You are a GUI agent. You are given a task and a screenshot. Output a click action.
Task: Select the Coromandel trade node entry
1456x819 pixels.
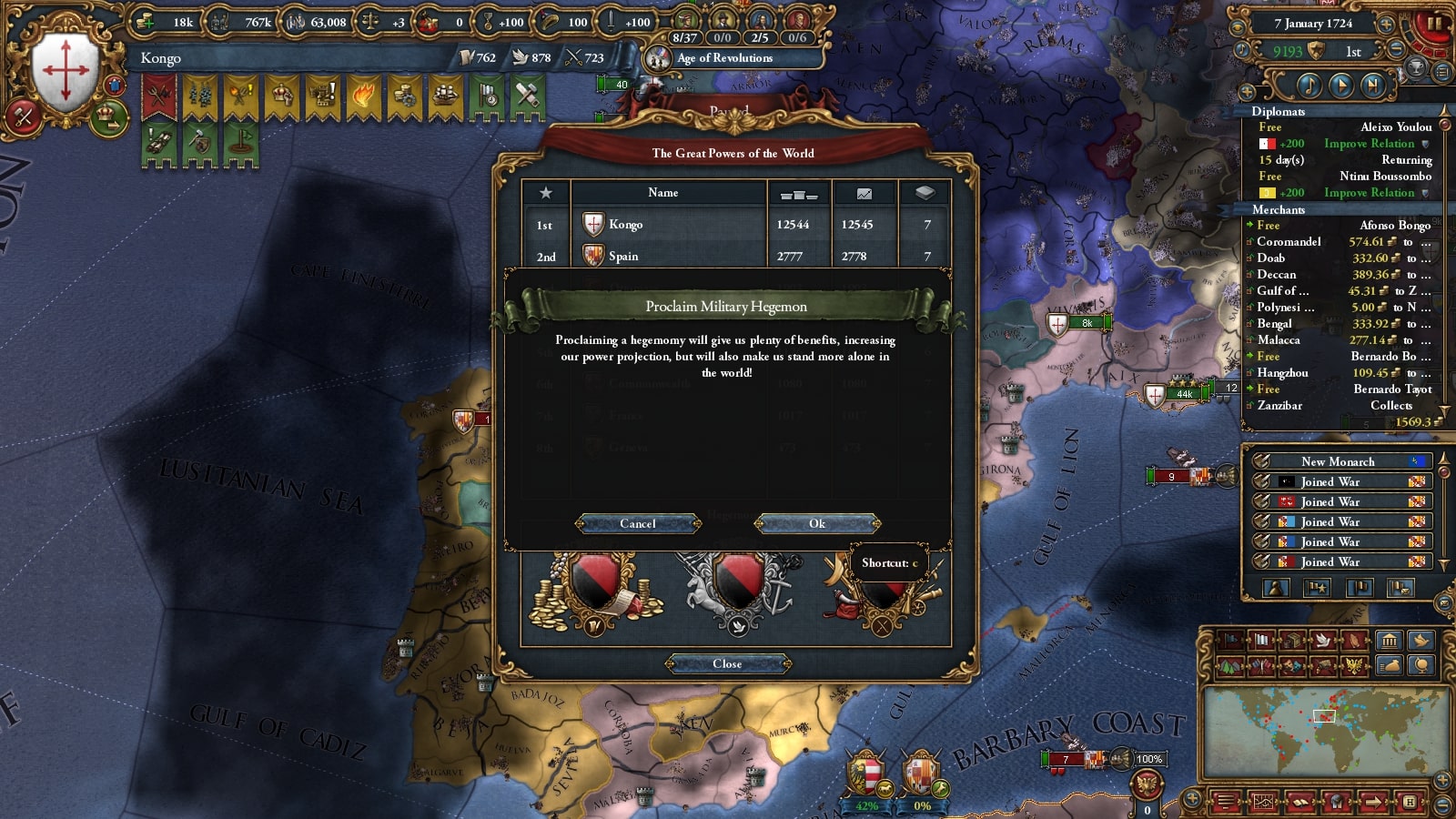tap(1289, 242)
